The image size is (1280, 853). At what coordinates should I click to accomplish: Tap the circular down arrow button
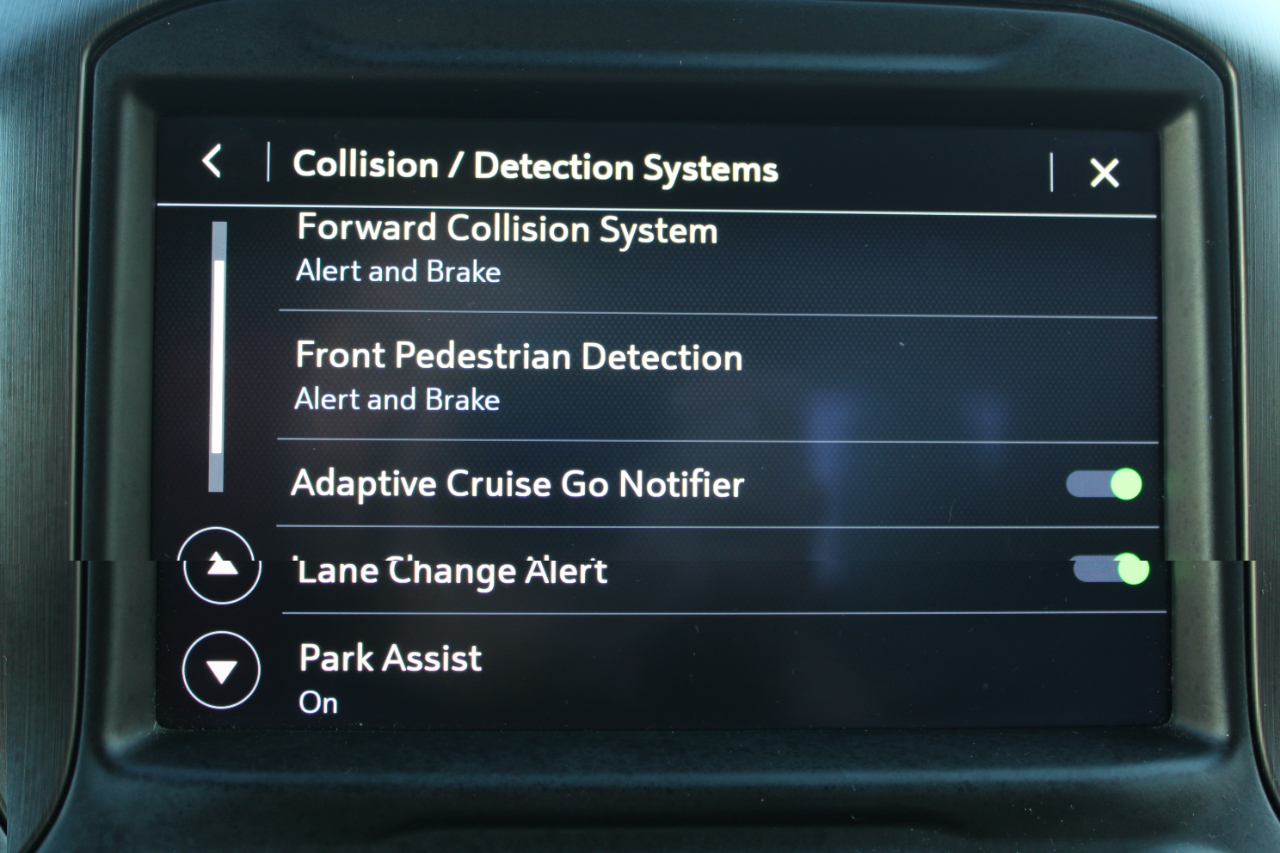tap(221, 671)
